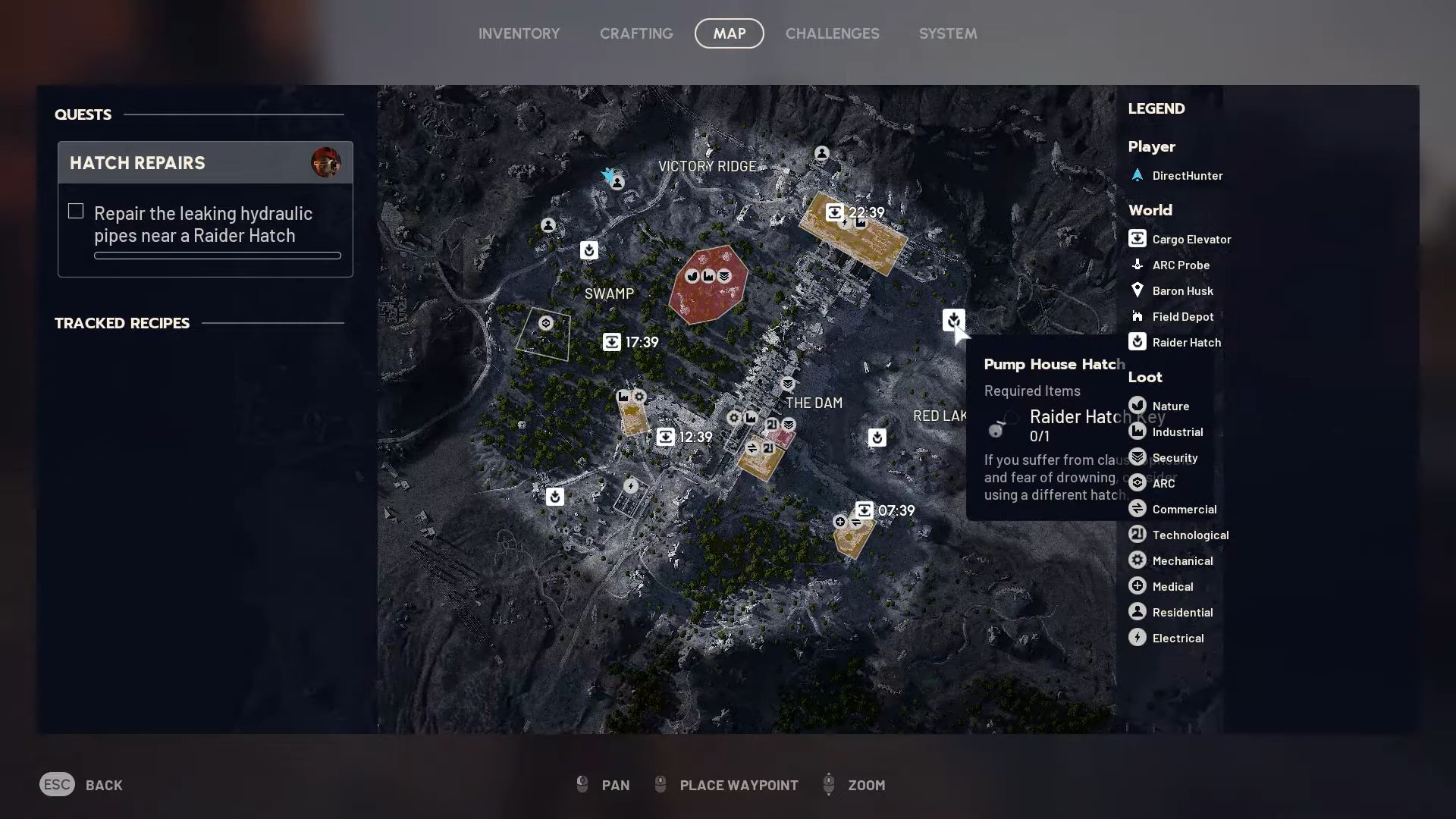The width and height of the screenshot is (1456, 819).
Task: Select the Raider Hatch icon in the legend
Action: (1137, 342)
